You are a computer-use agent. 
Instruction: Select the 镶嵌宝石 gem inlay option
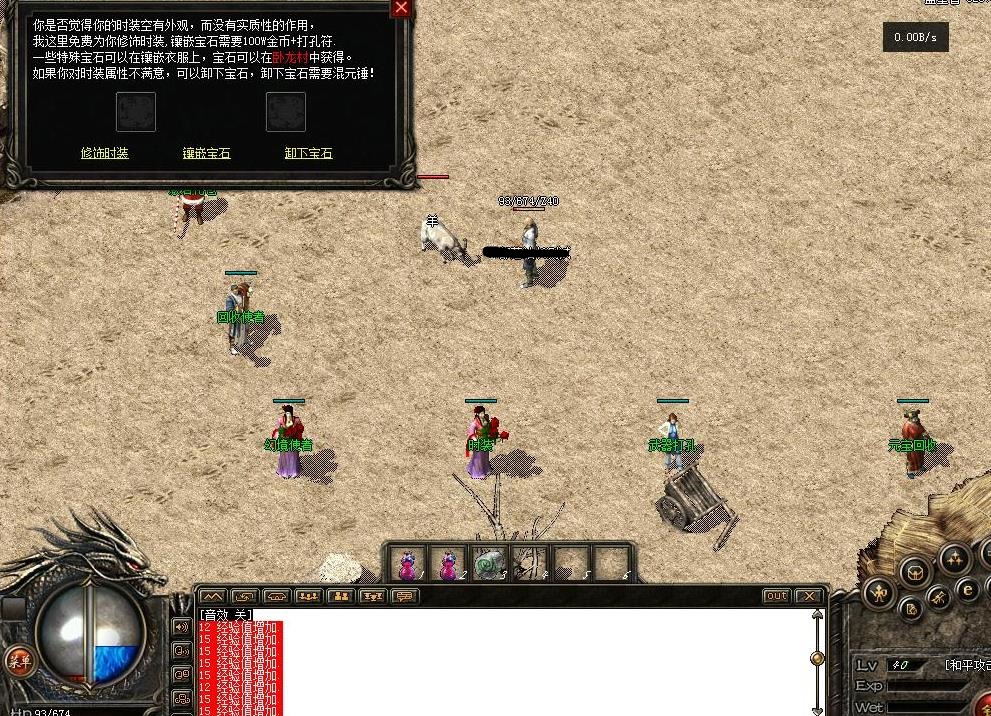pos(206,153)
